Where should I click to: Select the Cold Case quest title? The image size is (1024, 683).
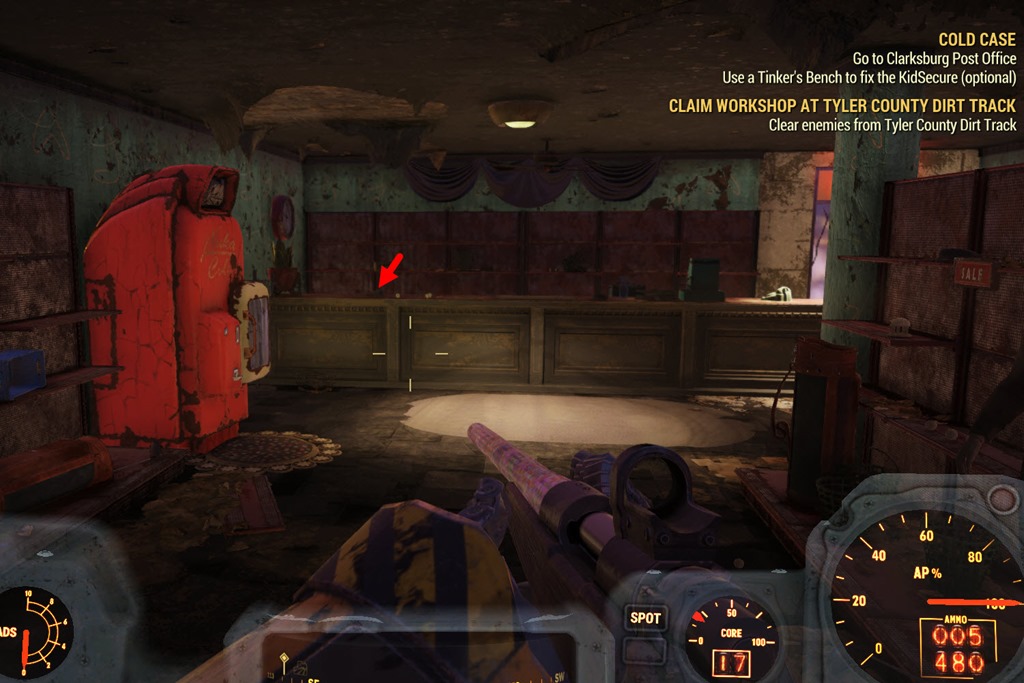click(976, 40)
